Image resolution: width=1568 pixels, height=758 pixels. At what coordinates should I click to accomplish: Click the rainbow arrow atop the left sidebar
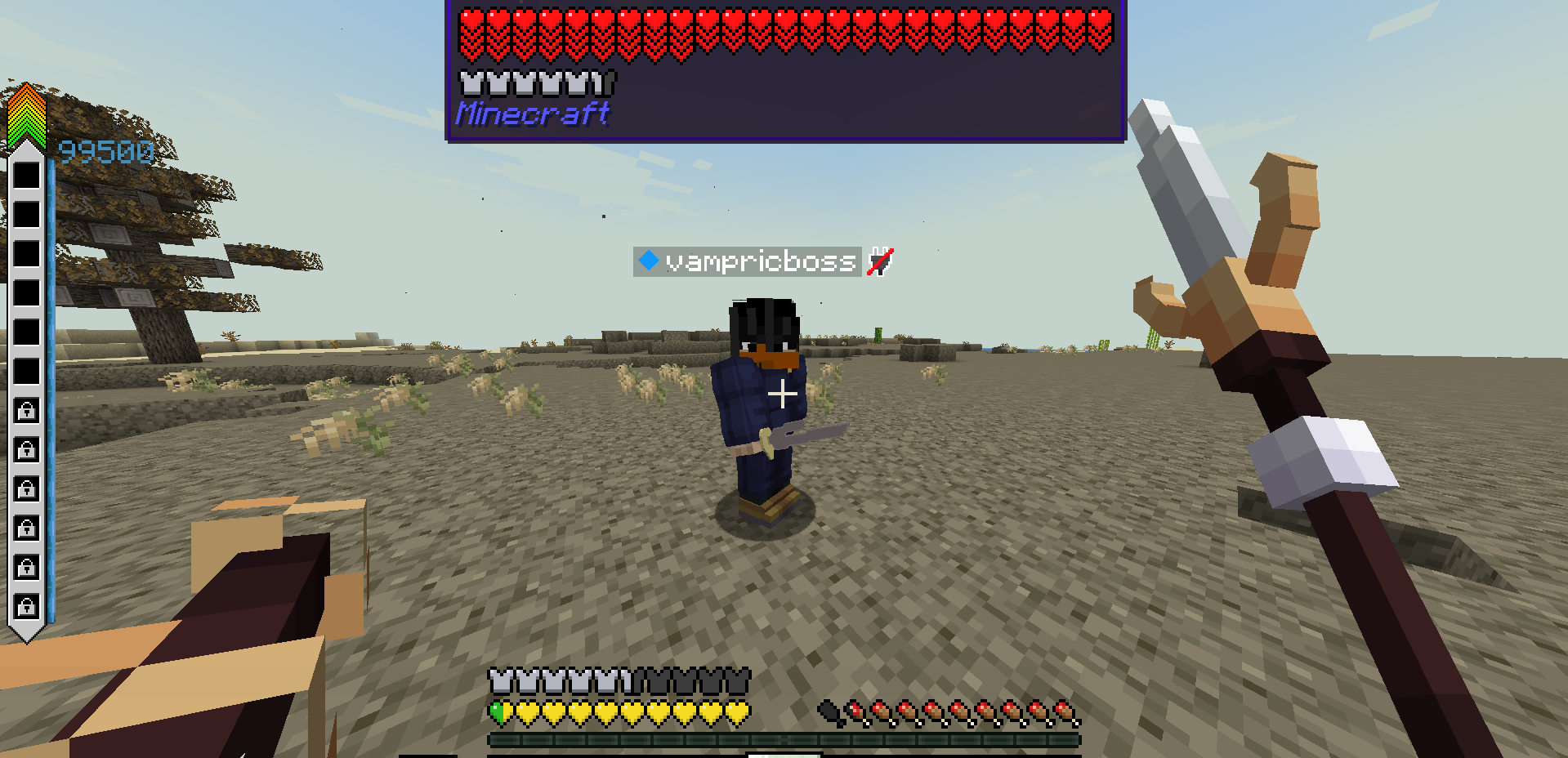(27, 114)
